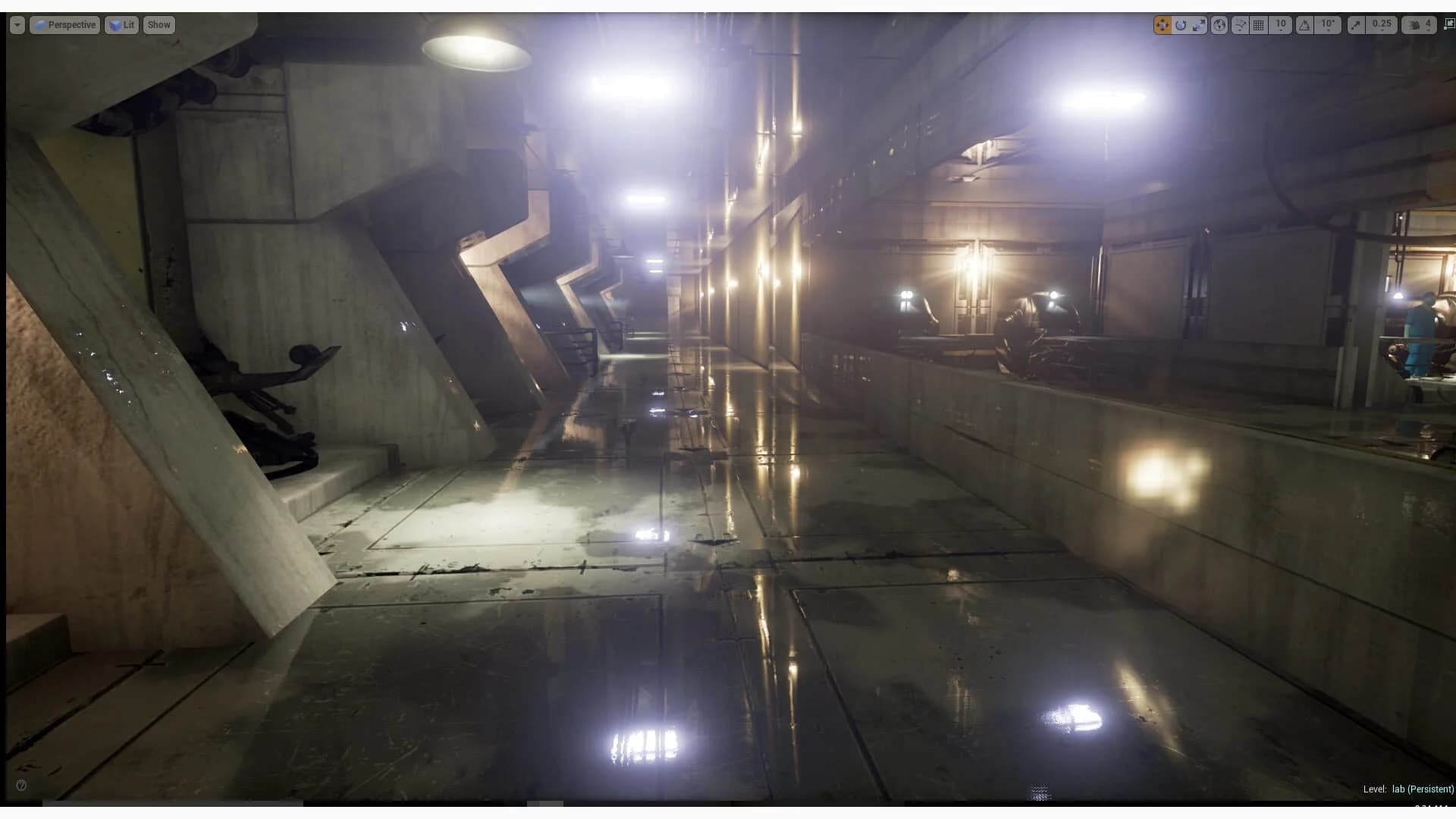Open the Perspective view mode dropdown

click(65, 24)
